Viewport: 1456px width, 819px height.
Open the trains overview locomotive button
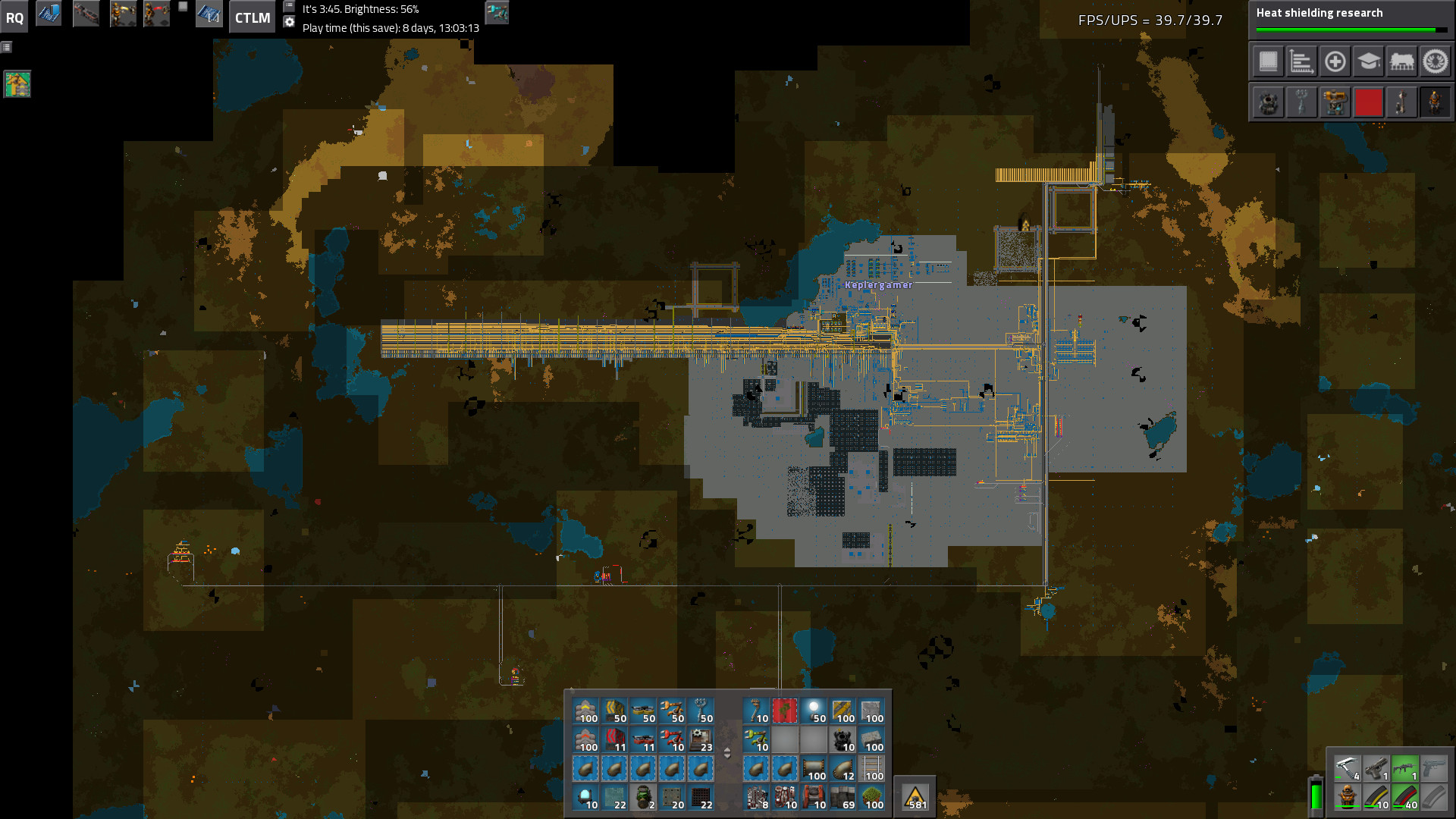(x=1401, y=61)
